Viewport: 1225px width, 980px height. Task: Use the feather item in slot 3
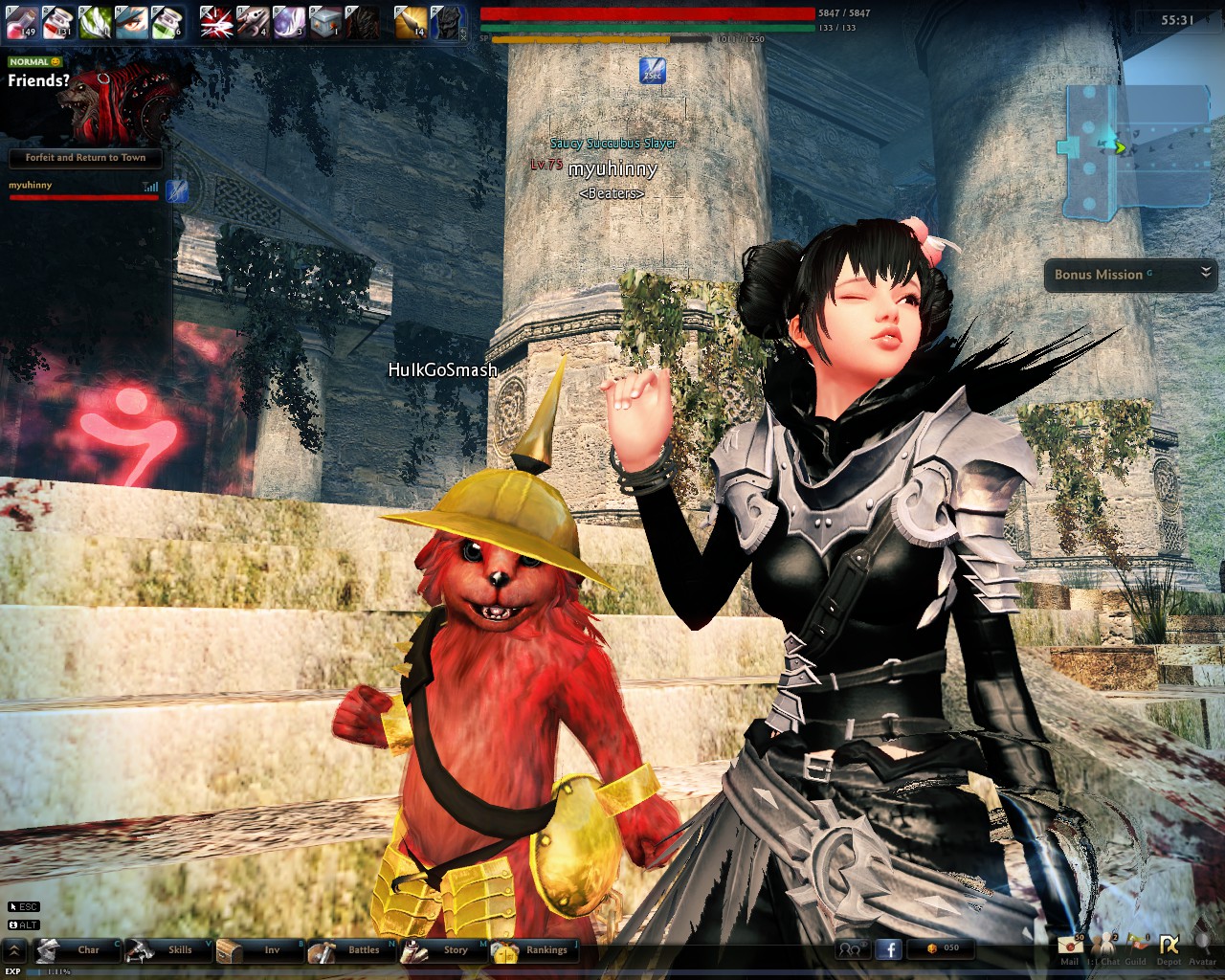tap(96, 21)
